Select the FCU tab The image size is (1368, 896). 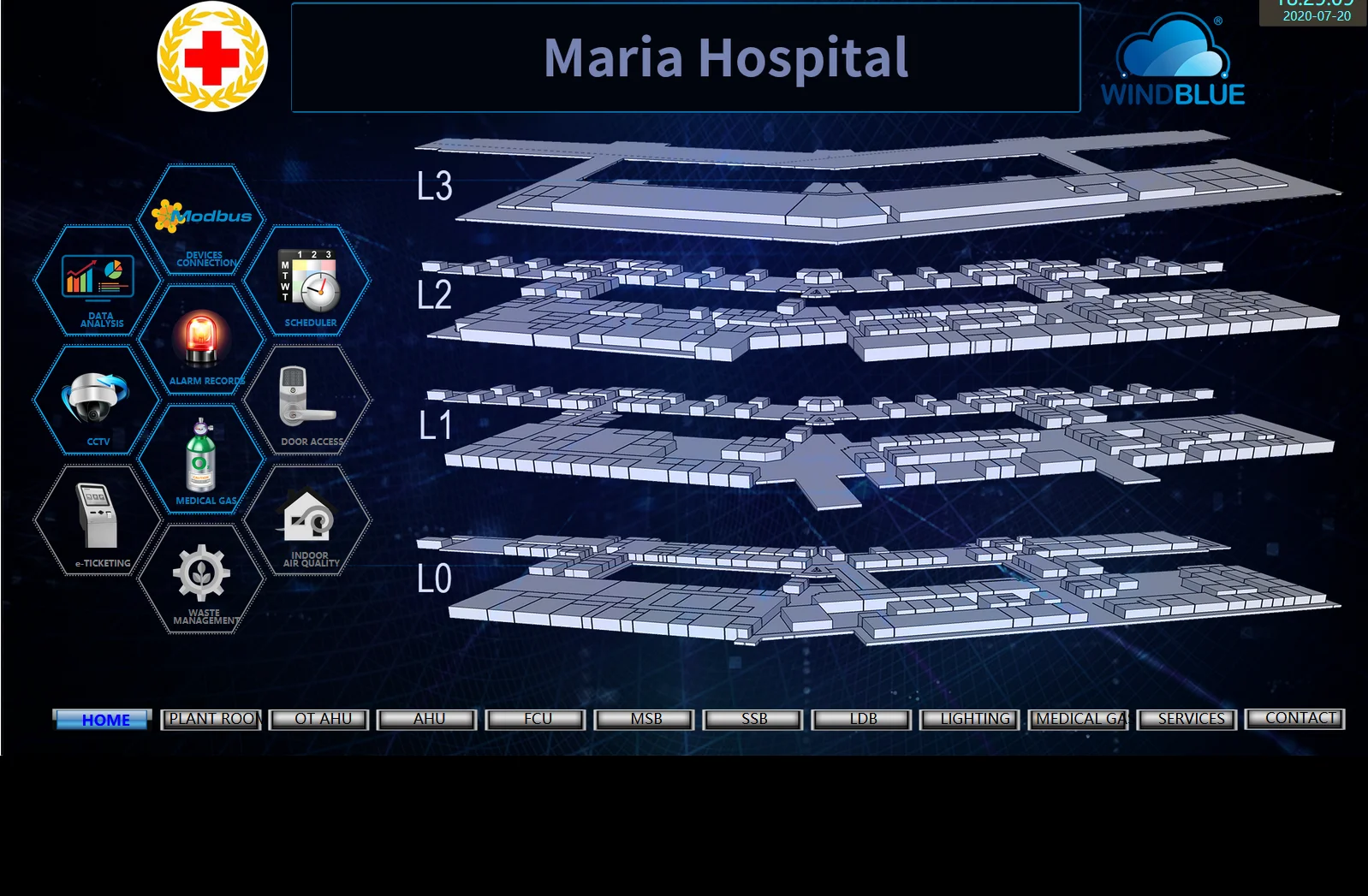[537, 720]
